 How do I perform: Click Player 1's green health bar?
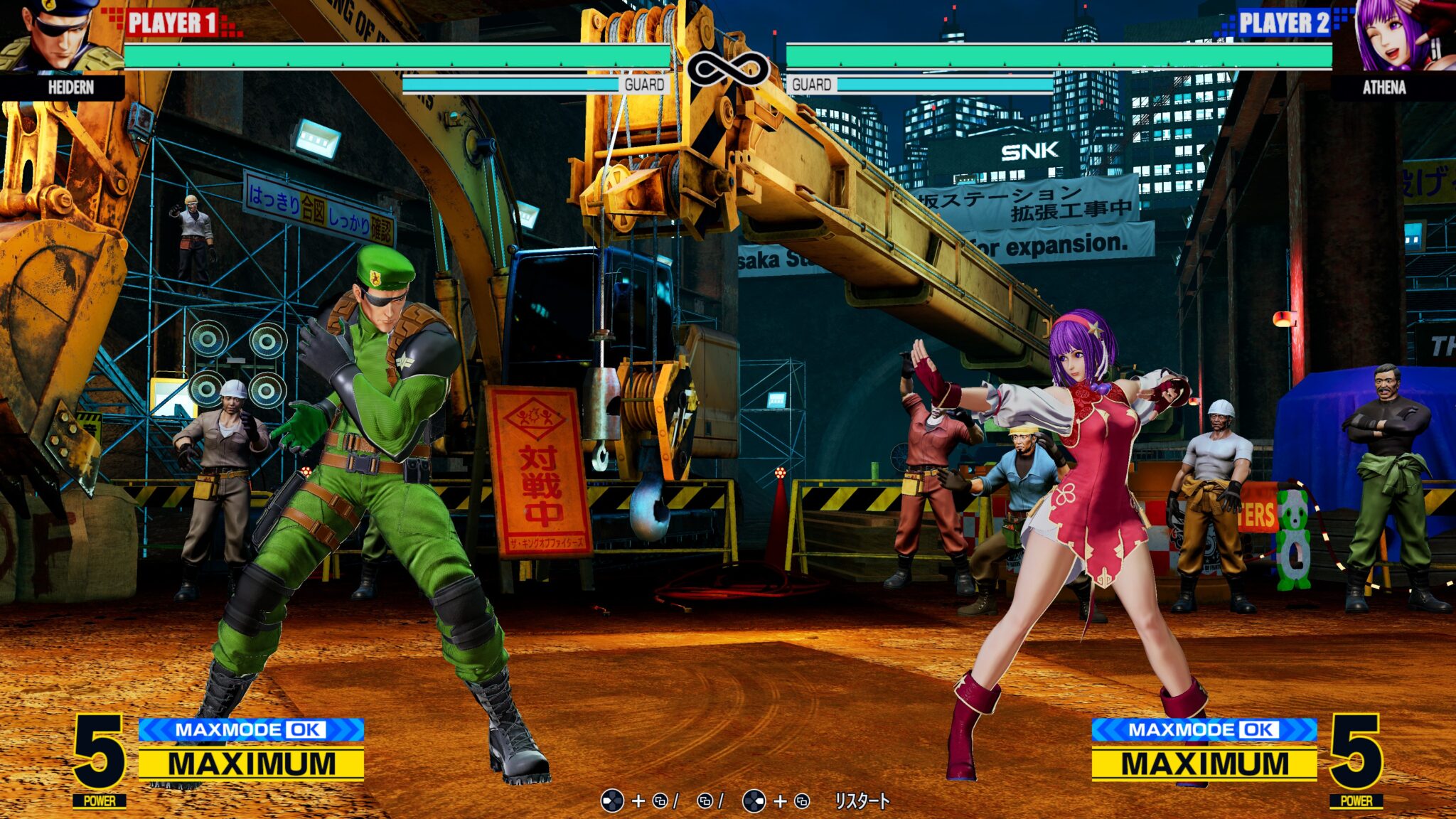[x=398, y=55]
